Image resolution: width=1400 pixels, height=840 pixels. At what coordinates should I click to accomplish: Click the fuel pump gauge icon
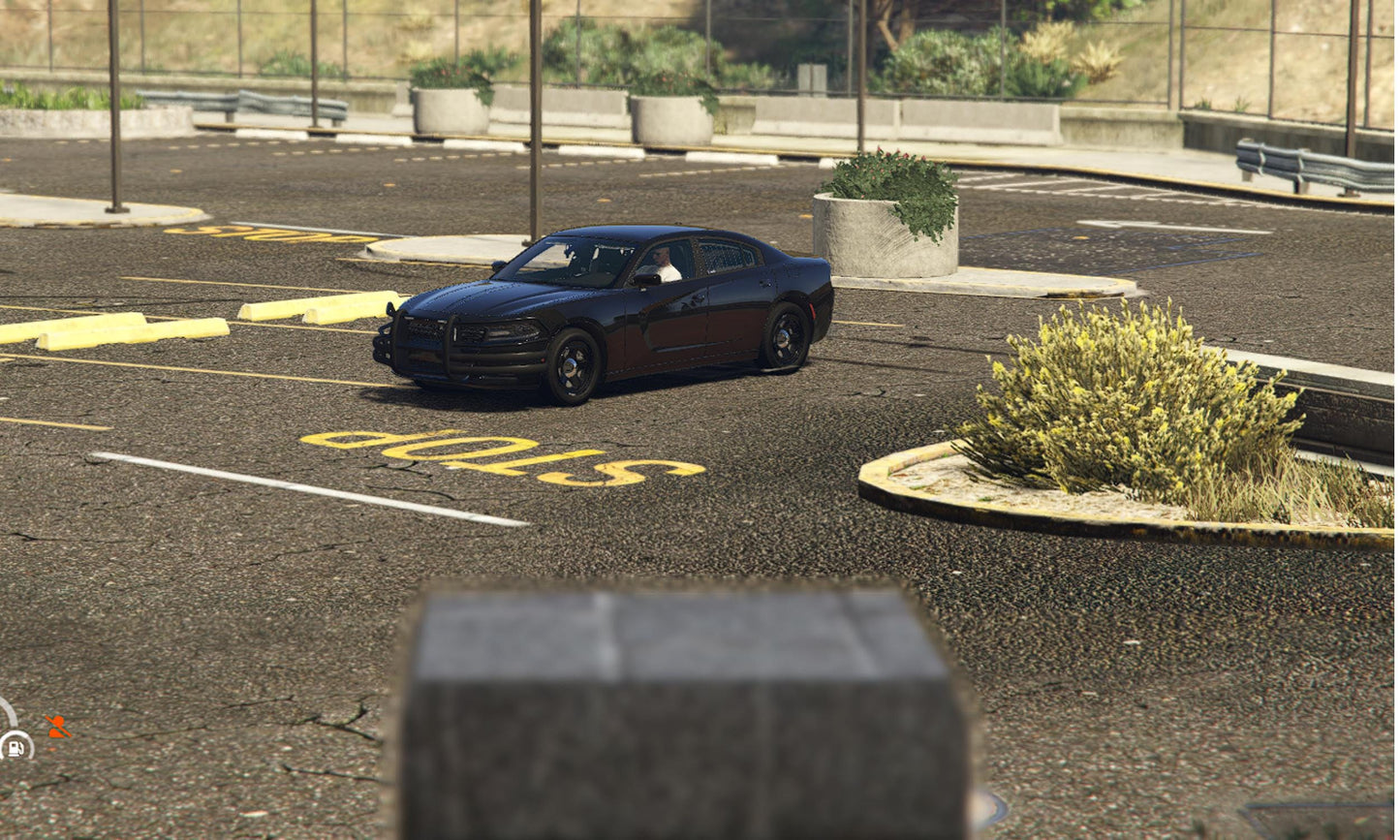pos(16,747)
